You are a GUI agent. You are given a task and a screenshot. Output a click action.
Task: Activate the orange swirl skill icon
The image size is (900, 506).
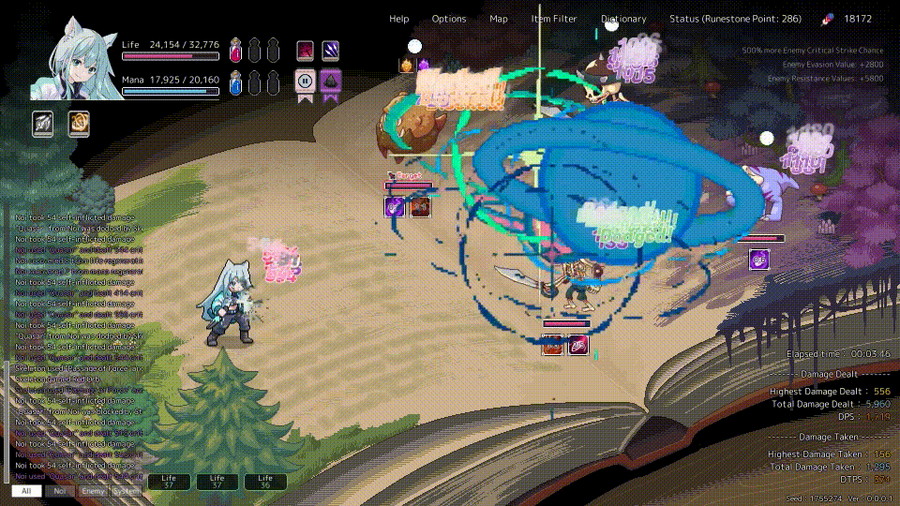tap(78, 123)
